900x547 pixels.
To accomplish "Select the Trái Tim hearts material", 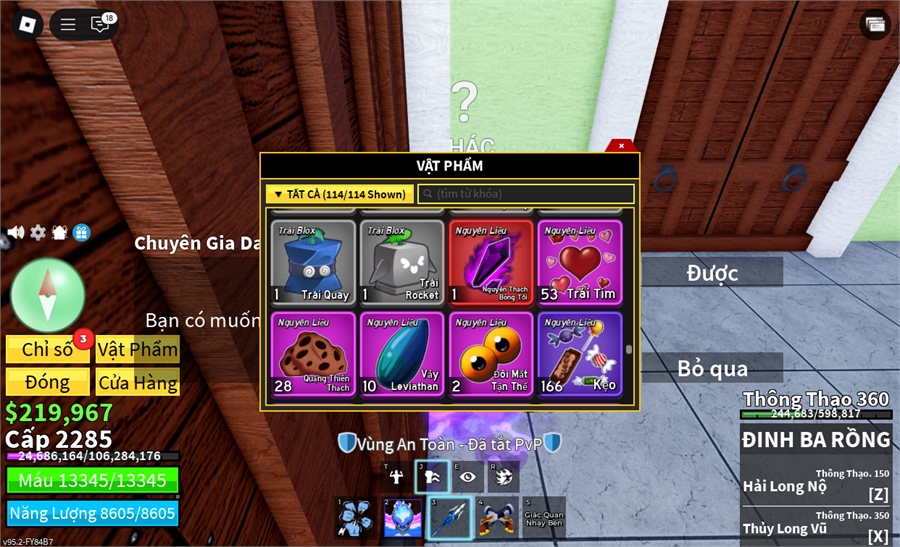I will pos(580,261).
